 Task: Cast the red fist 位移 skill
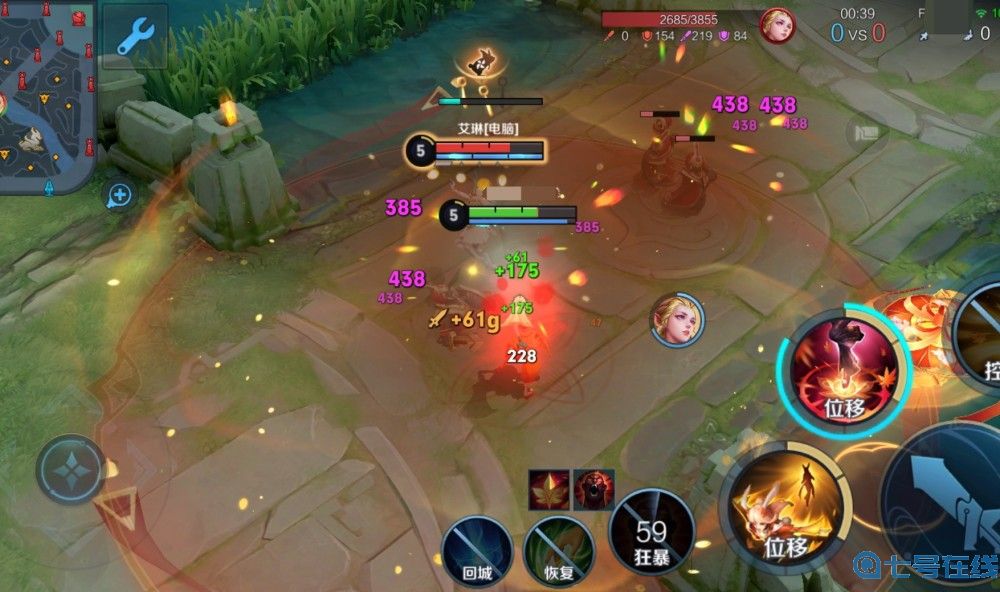pyautogui.click(x=843, y=369)
